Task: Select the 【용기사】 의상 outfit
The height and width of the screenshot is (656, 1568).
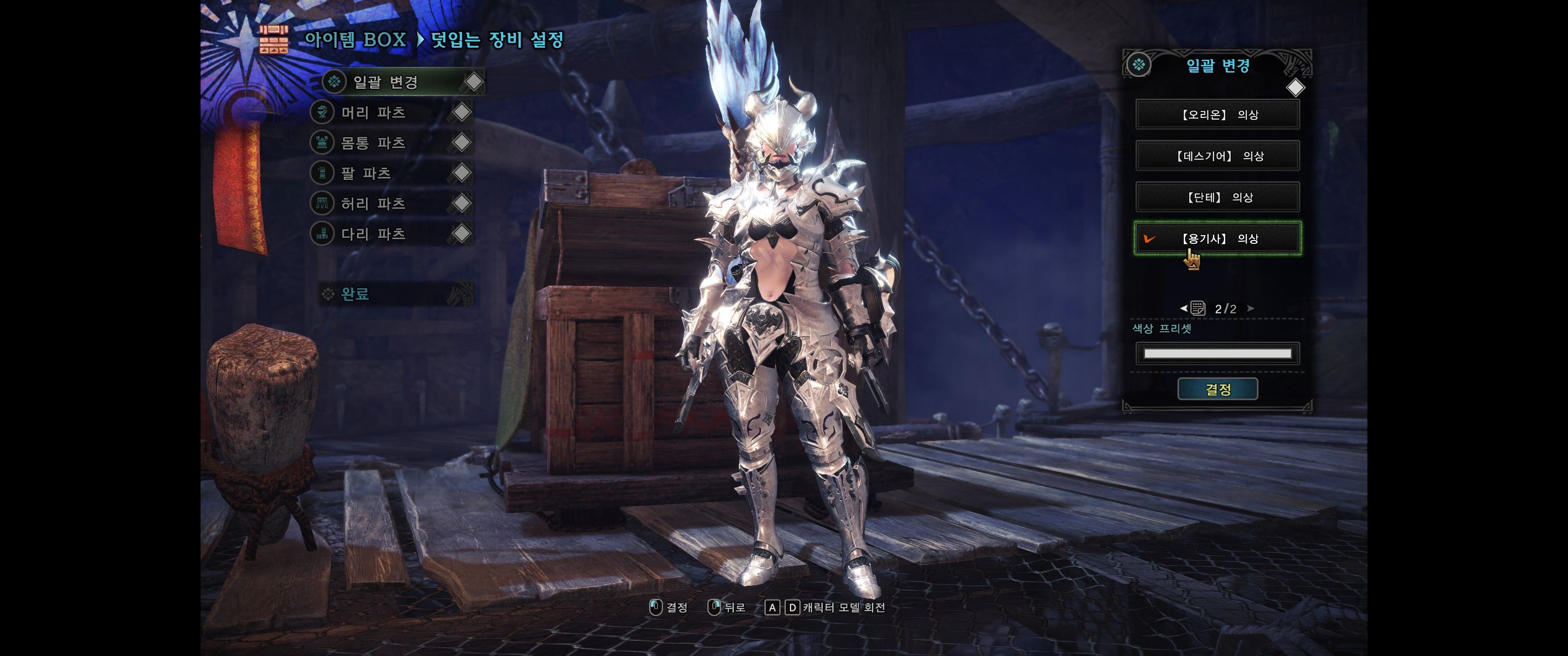Action: pos(1217,239)
